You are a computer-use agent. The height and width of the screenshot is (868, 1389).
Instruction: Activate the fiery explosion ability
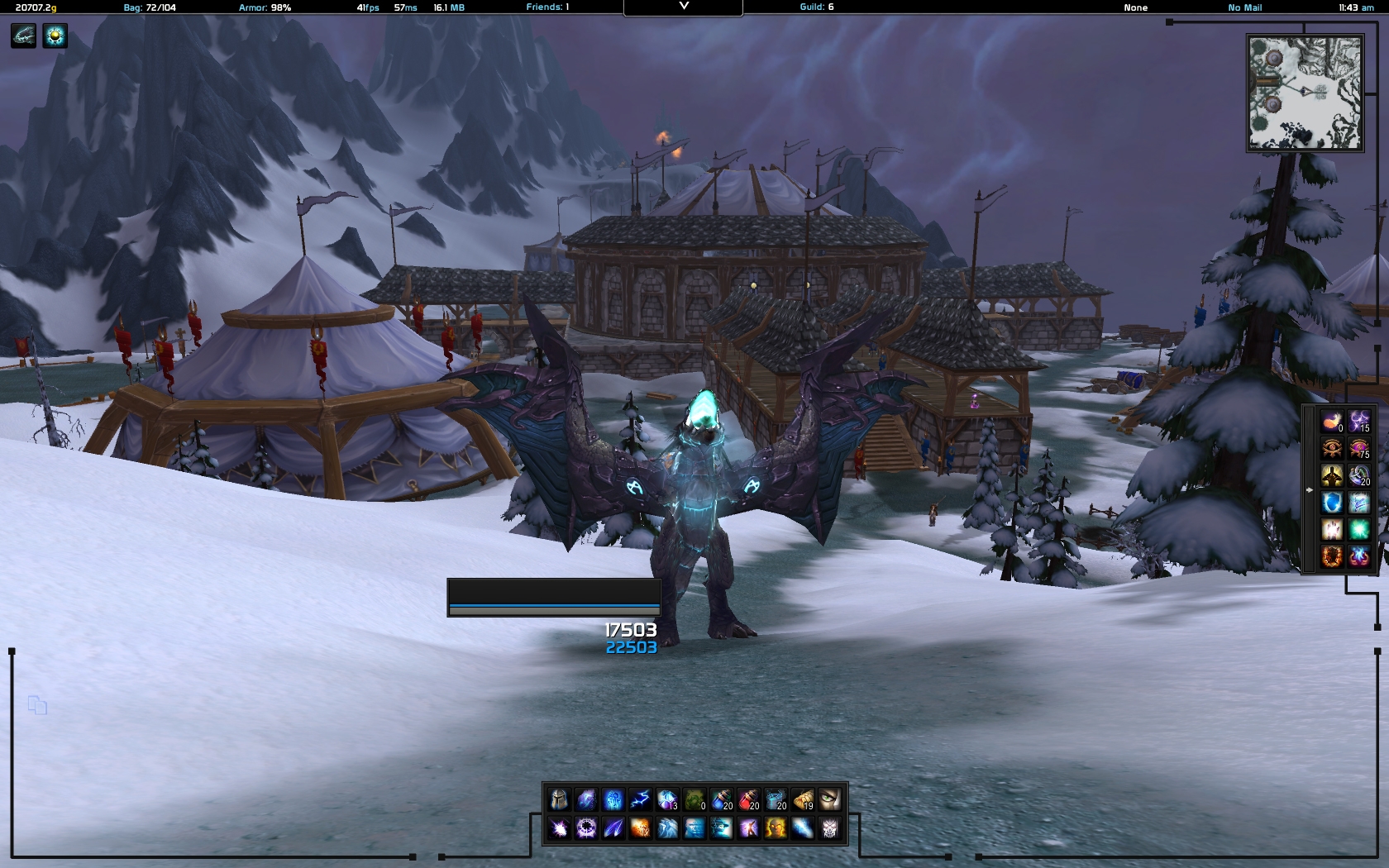640,827
